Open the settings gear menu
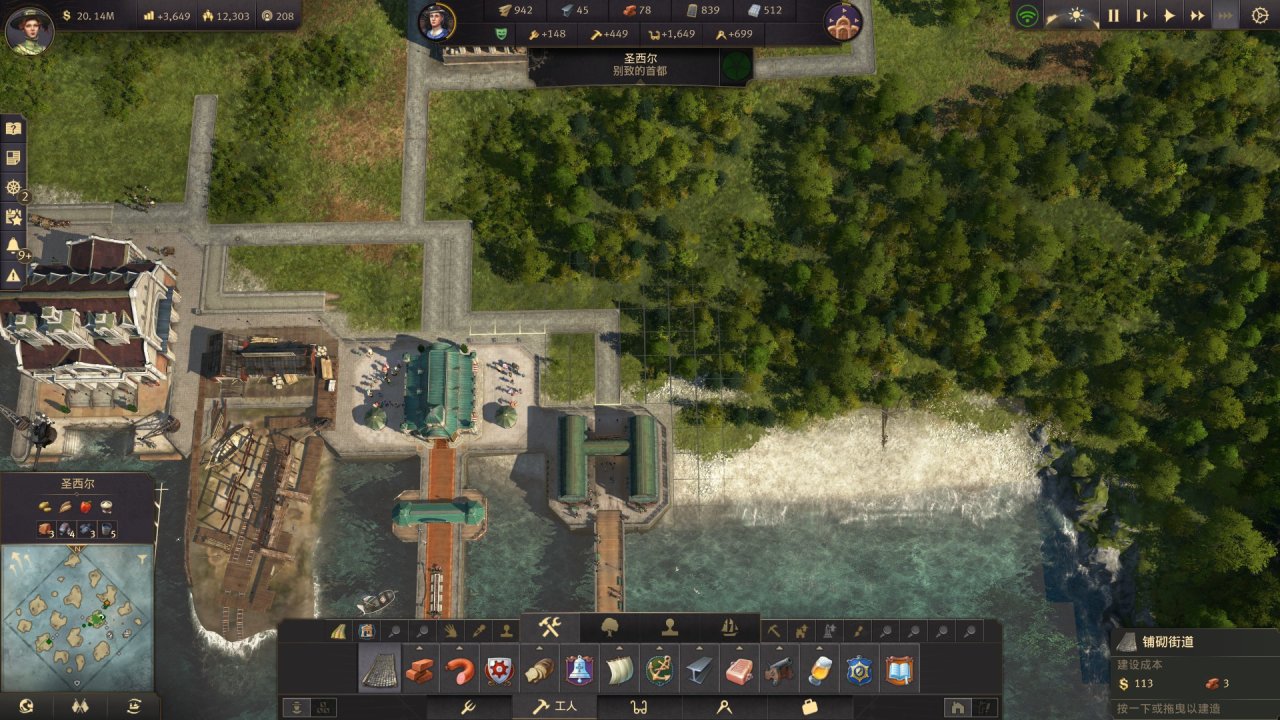 click(1259, 16)
